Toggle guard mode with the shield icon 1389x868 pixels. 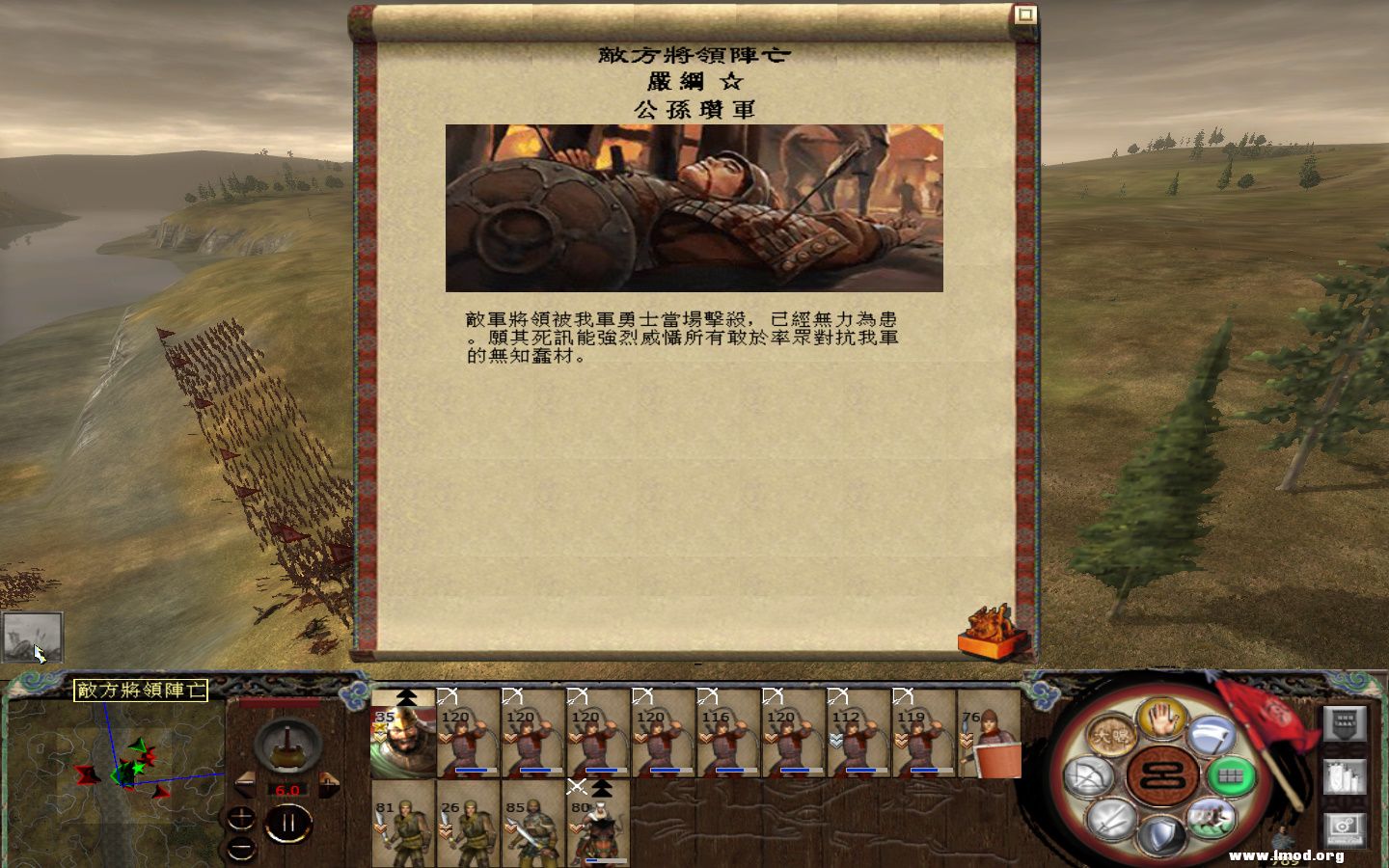coord(1160,833)
